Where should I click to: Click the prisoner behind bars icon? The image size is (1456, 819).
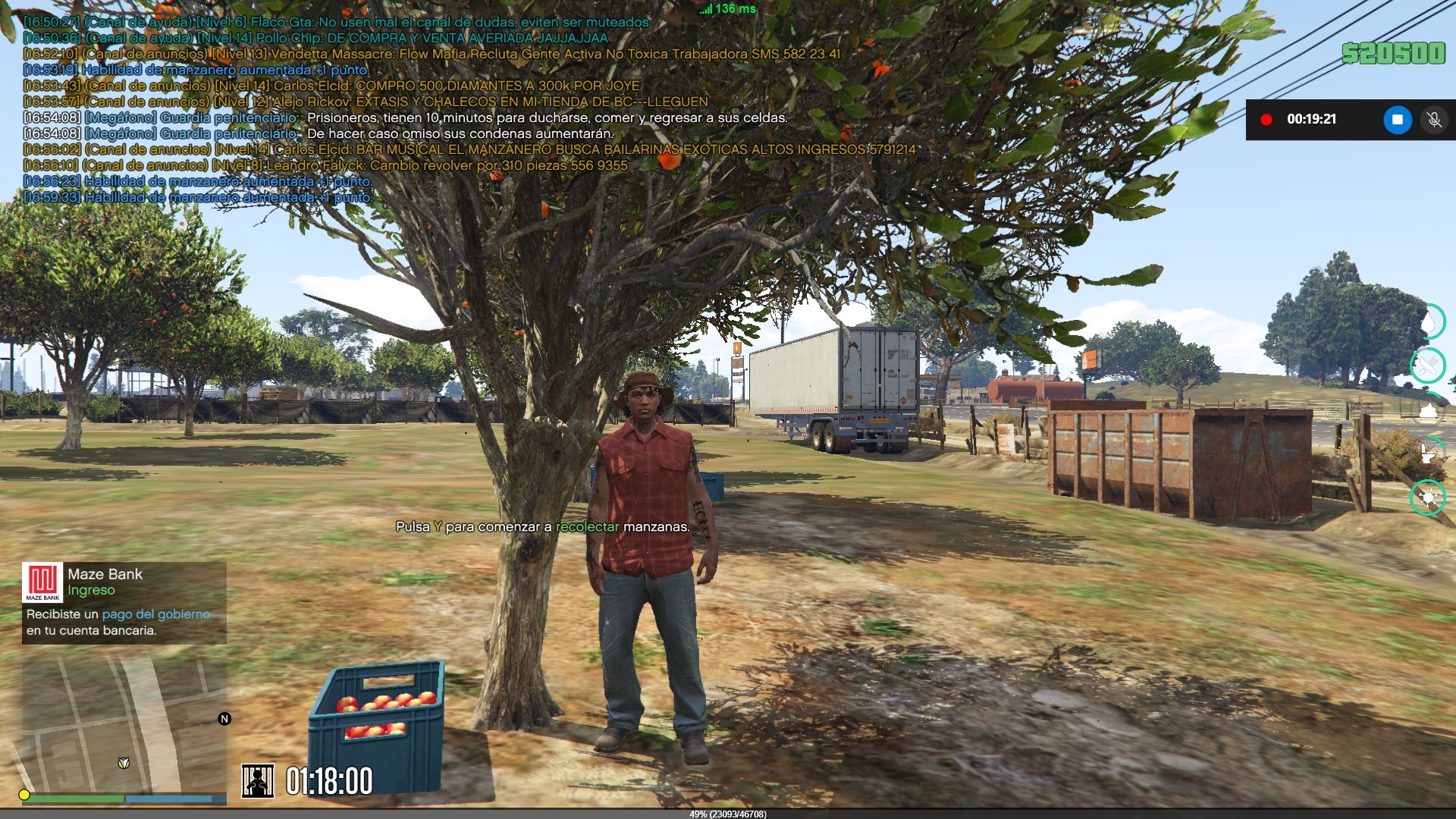[258, 780]
